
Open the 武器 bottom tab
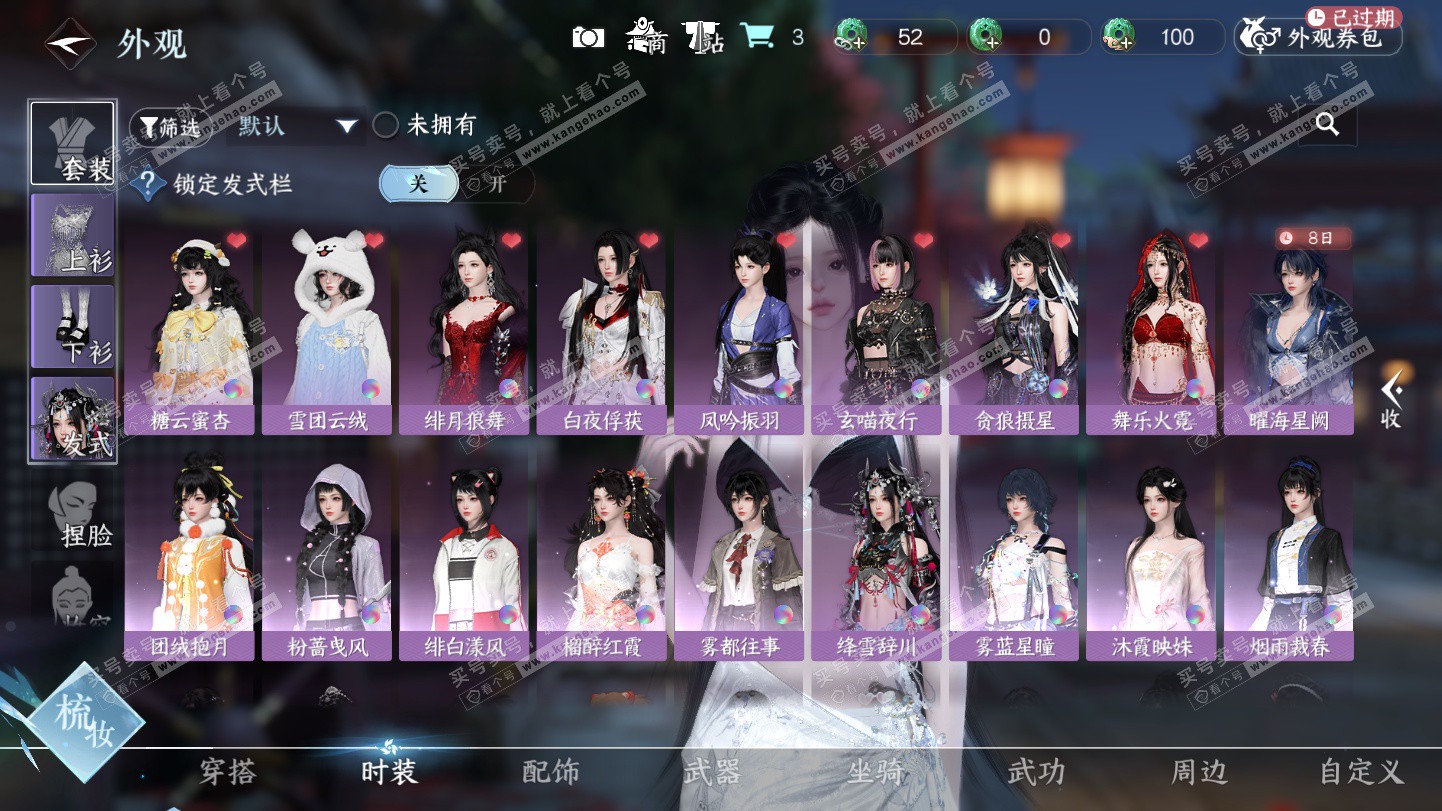(x=712, y=772)
